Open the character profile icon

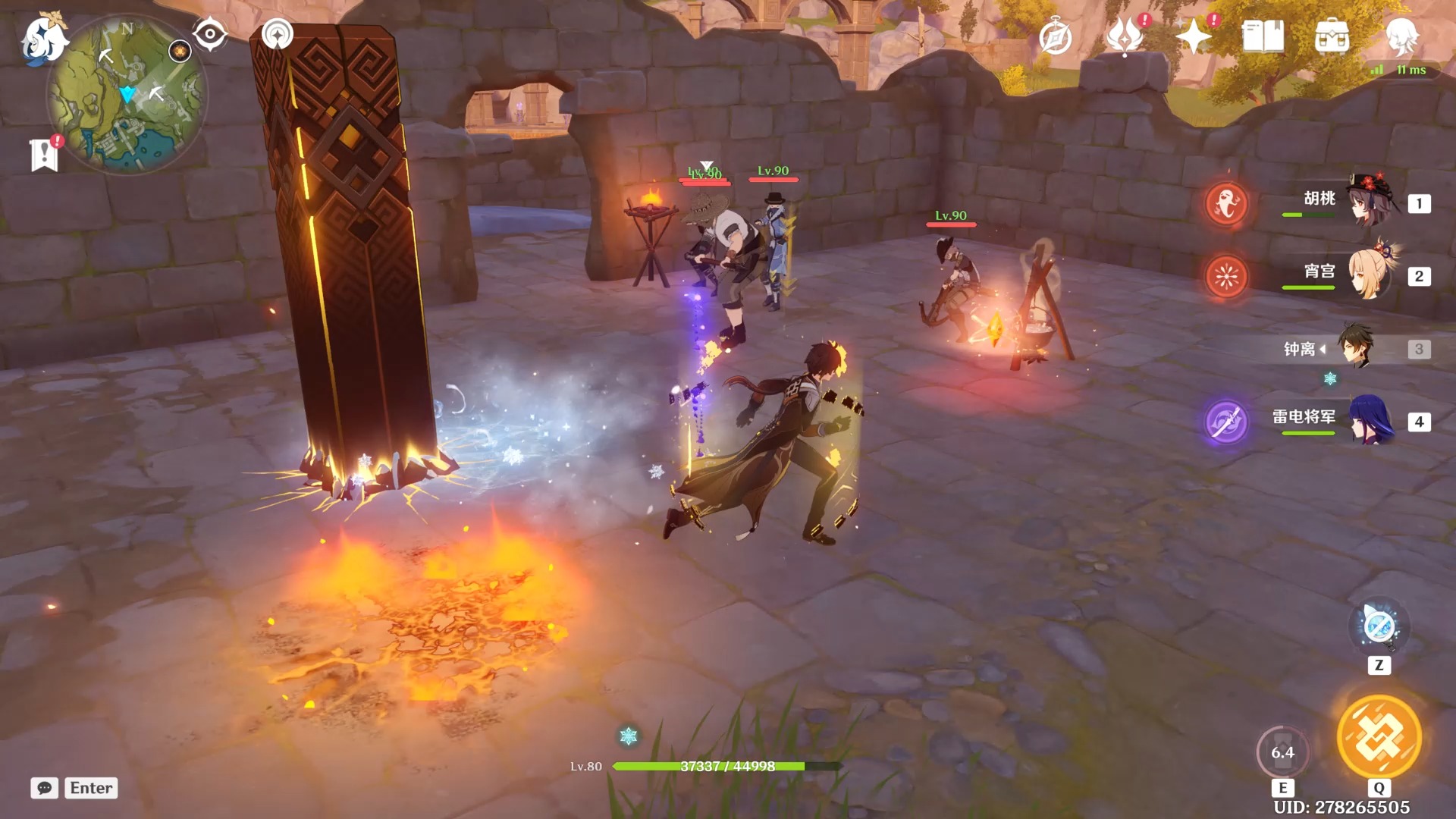(1401, 36)
